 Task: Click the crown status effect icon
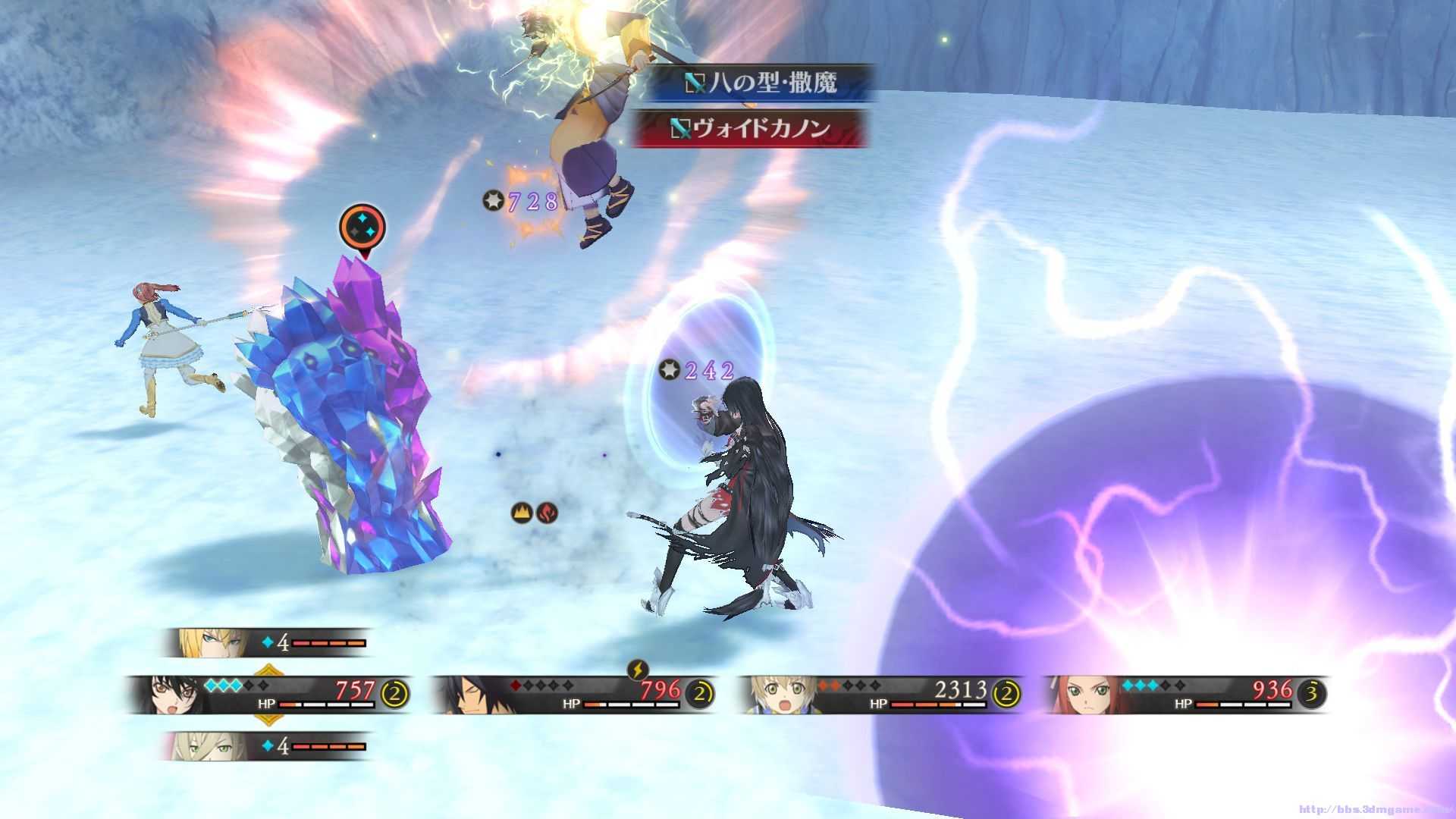(x=522, y=513)
